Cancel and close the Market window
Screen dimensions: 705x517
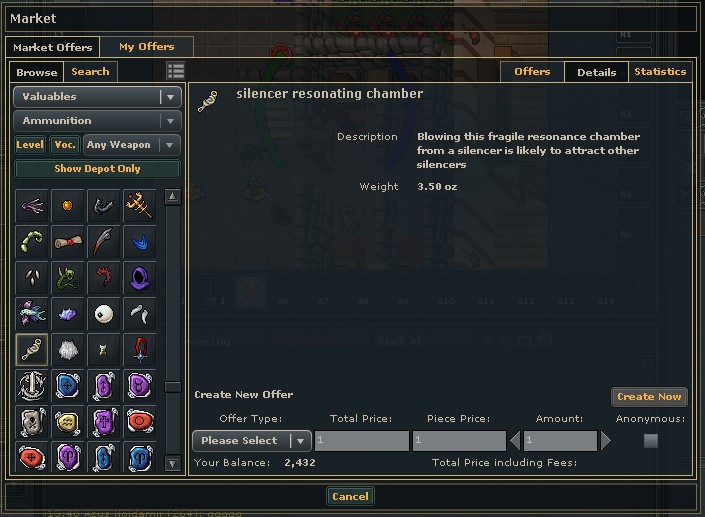point(350,497)
